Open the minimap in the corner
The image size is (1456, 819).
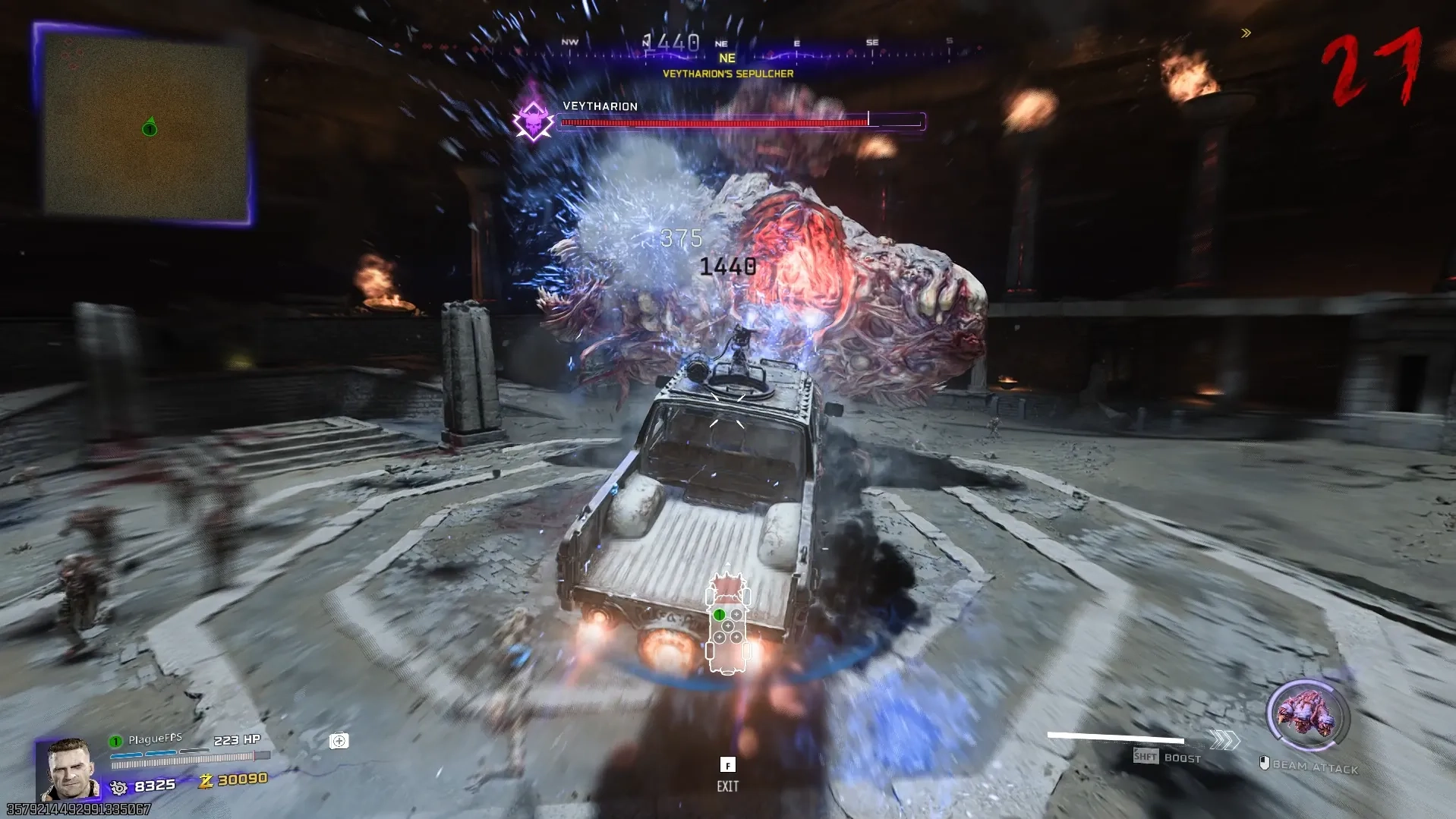click(x=144, y=127)
